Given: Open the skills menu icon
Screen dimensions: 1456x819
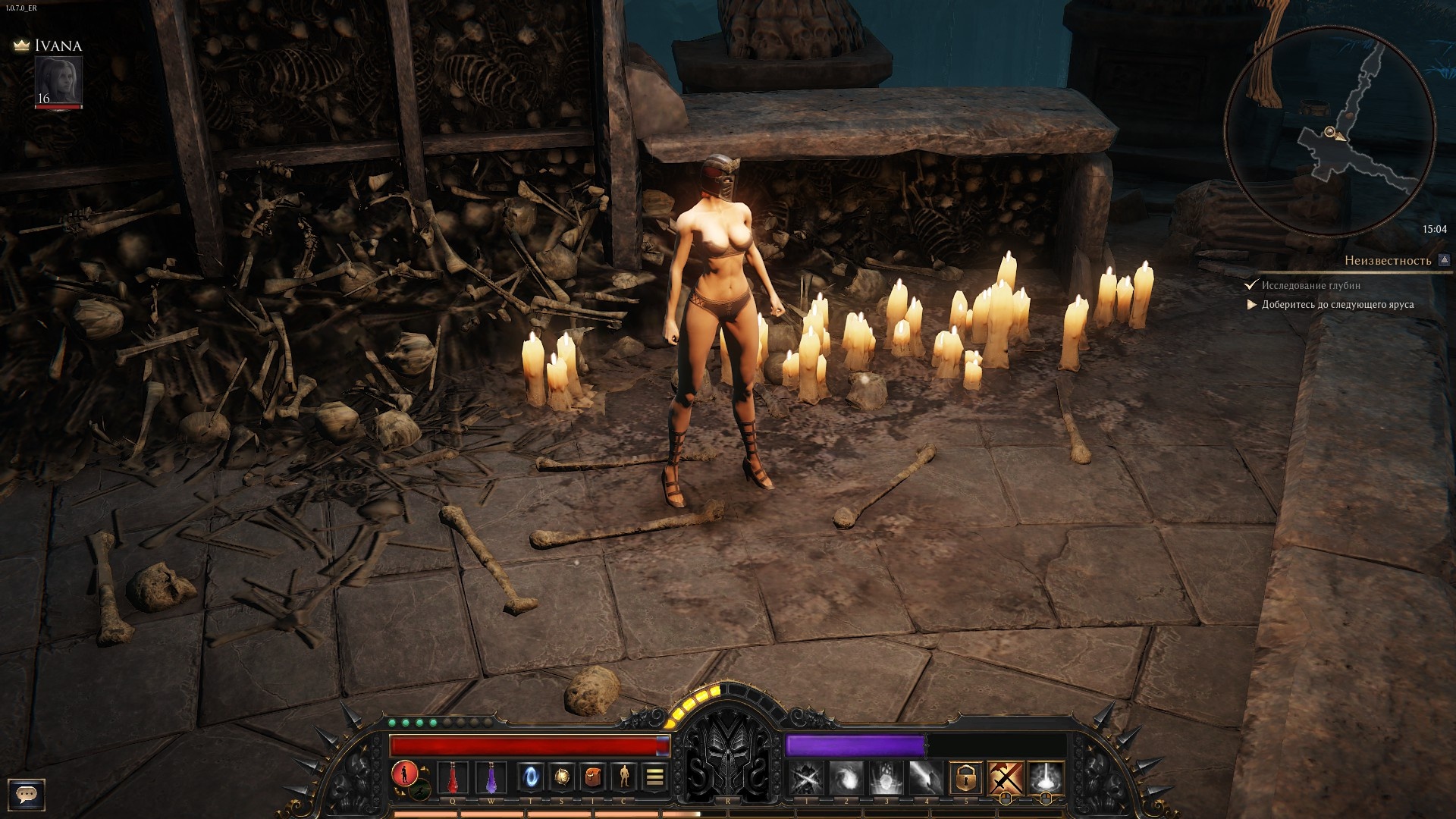Looking at the screenshot, I should coord(562,777).
